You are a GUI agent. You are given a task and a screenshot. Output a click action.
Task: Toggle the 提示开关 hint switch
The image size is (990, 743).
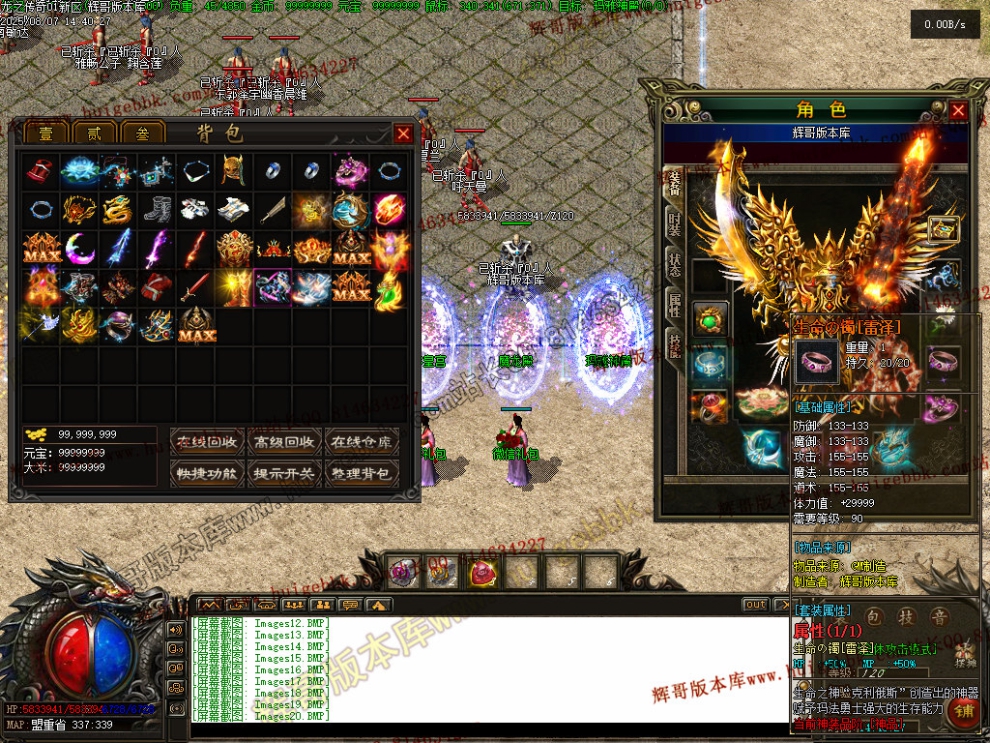click(285, 473)
